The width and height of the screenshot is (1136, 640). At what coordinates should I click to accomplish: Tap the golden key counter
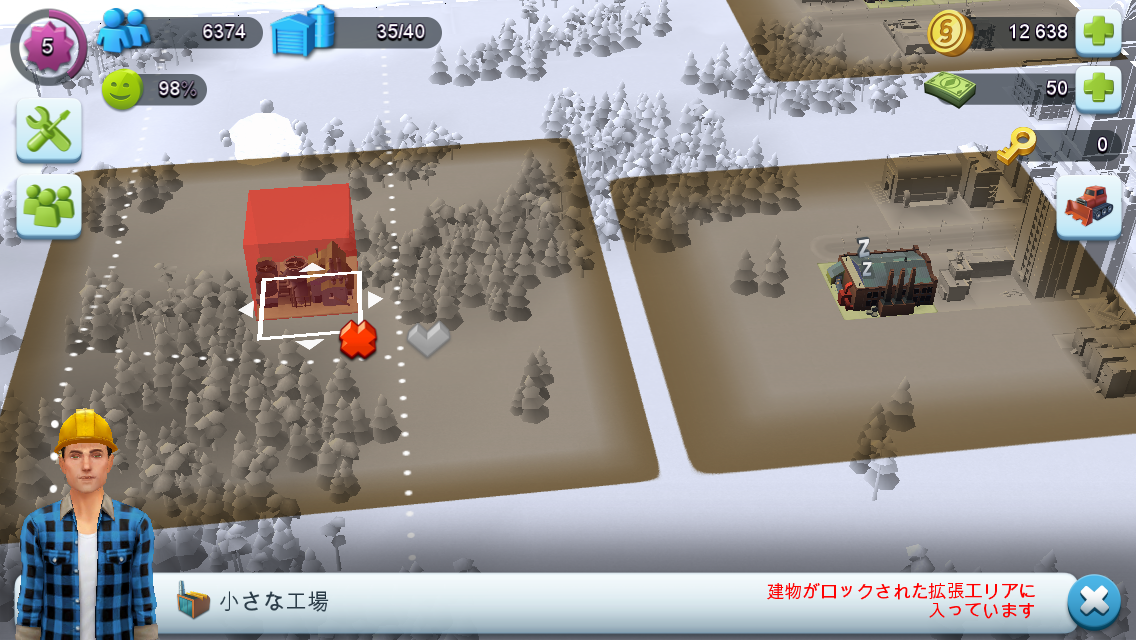(x=1016, y=144)
